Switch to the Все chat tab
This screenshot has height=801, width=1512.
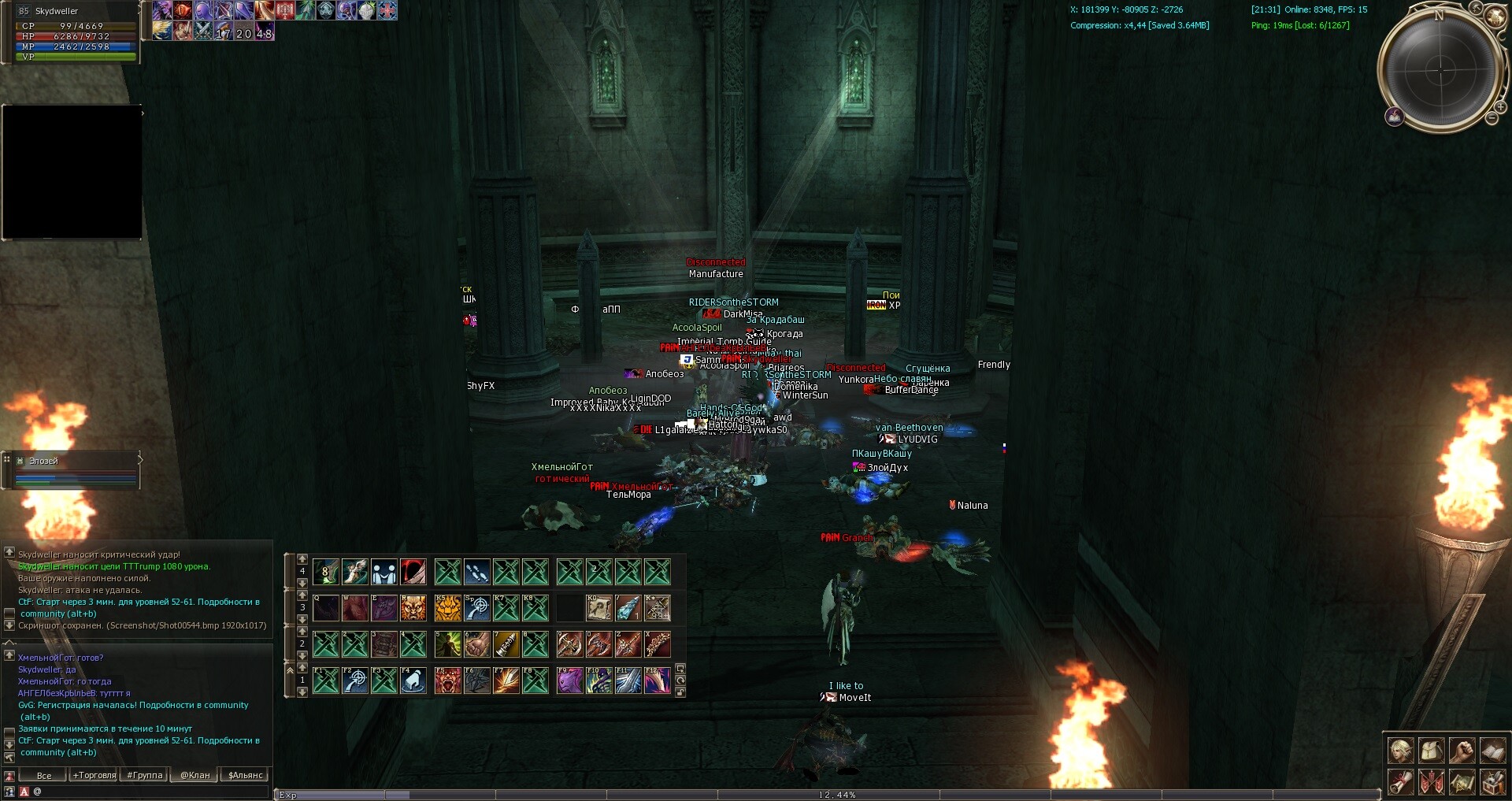click(44, 776)
